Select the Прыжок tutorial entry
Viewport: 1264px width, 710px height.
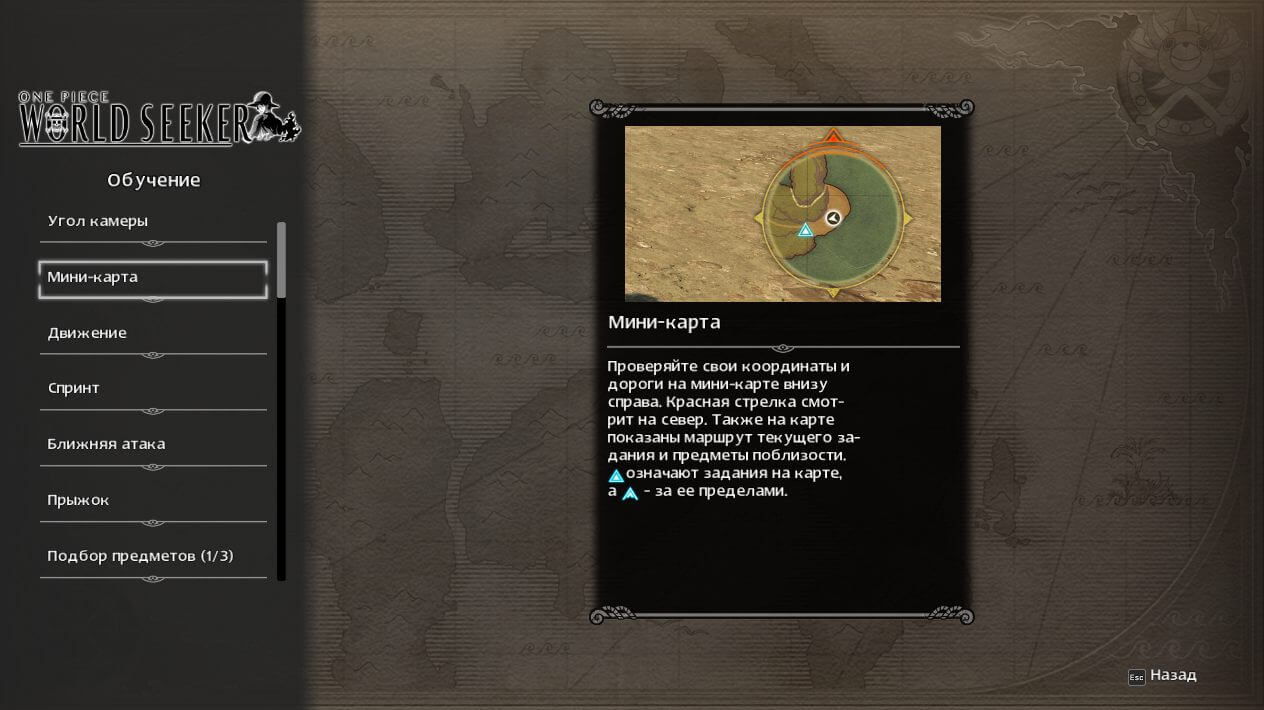pyautogui.click(x=152, y=500)
